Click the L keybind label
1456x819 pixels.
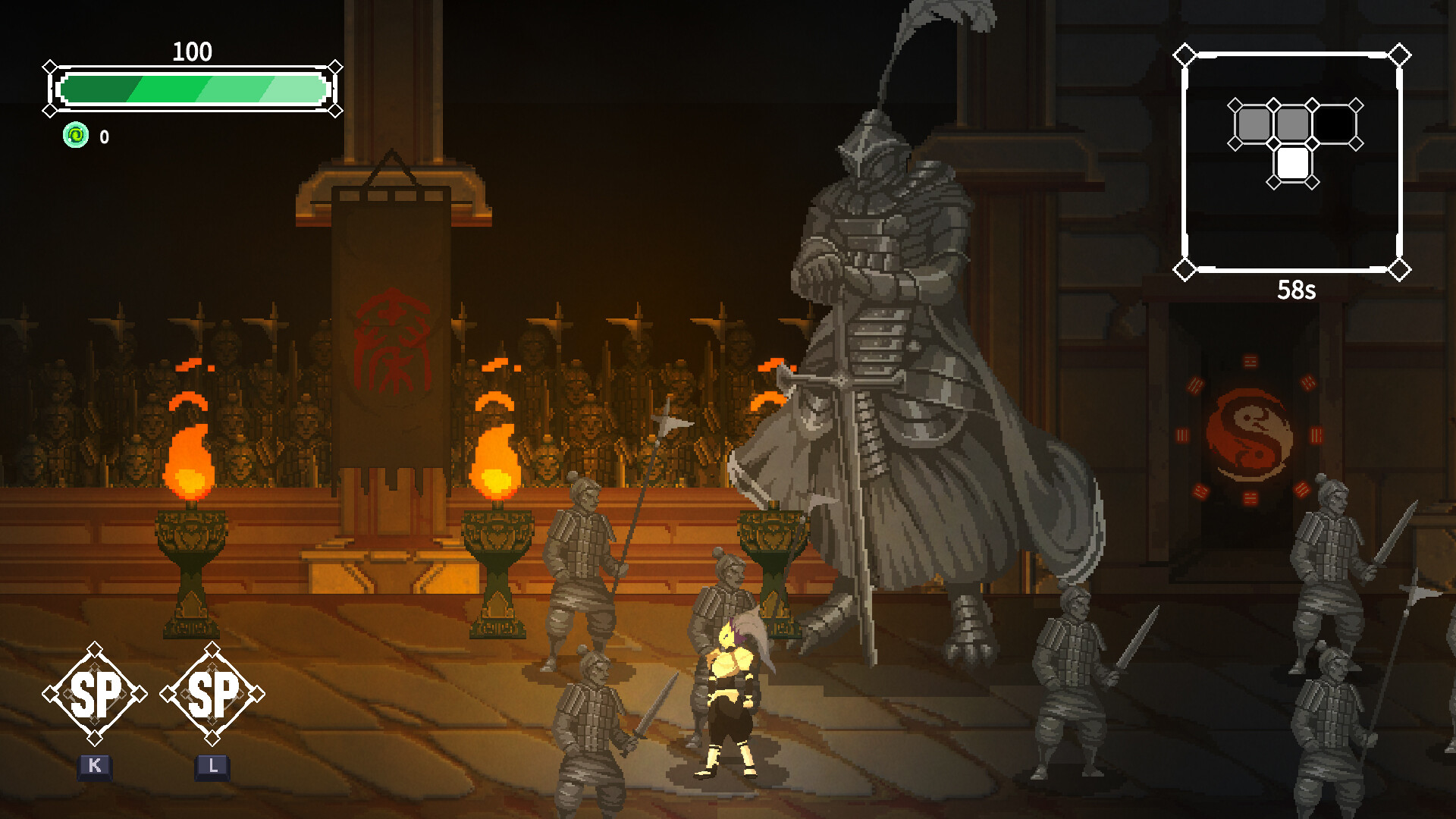213,766
